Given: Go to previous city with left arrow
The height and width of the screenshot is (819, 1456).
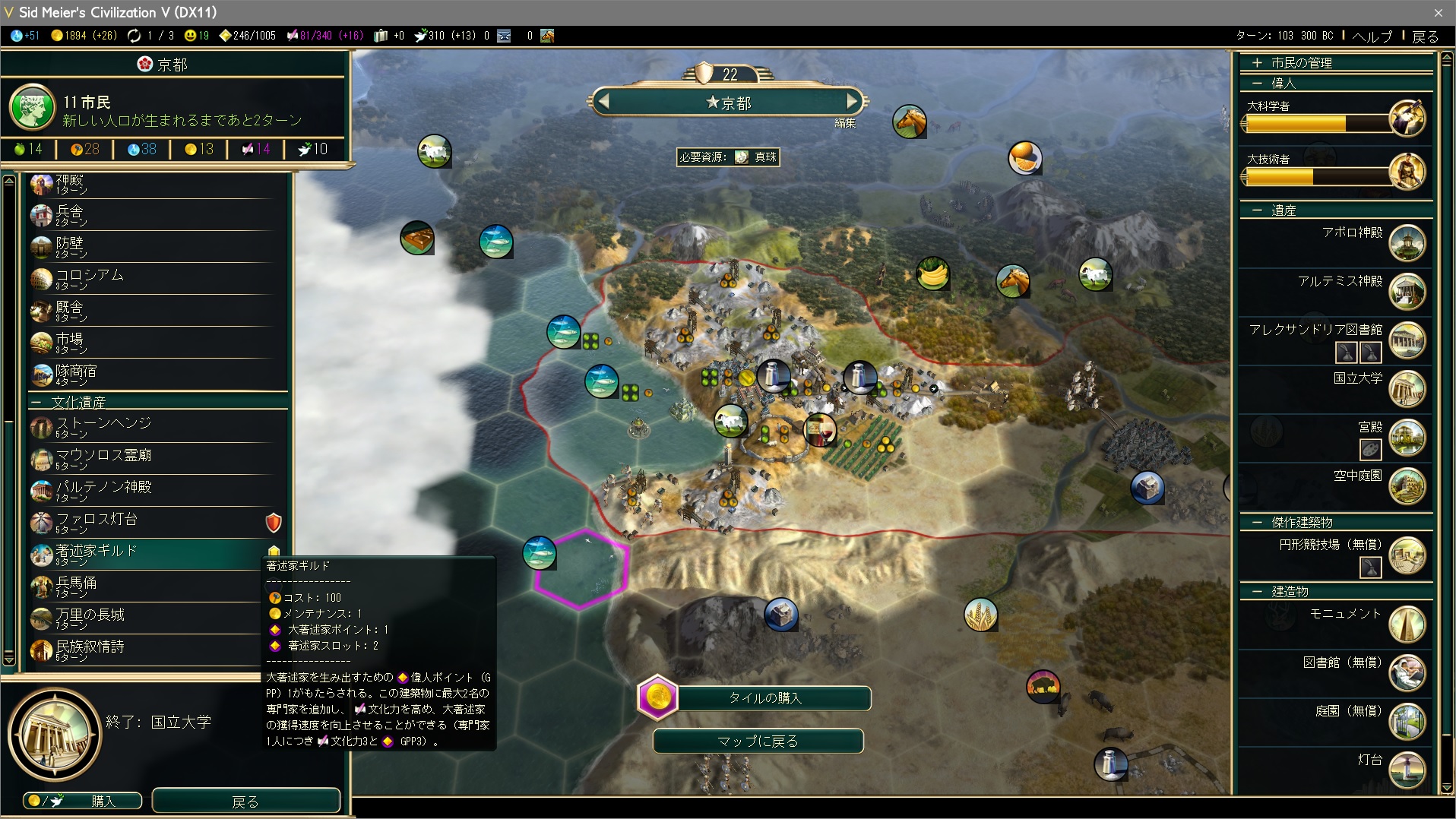Looking at the screenshot, I should [x=604, y=101].
